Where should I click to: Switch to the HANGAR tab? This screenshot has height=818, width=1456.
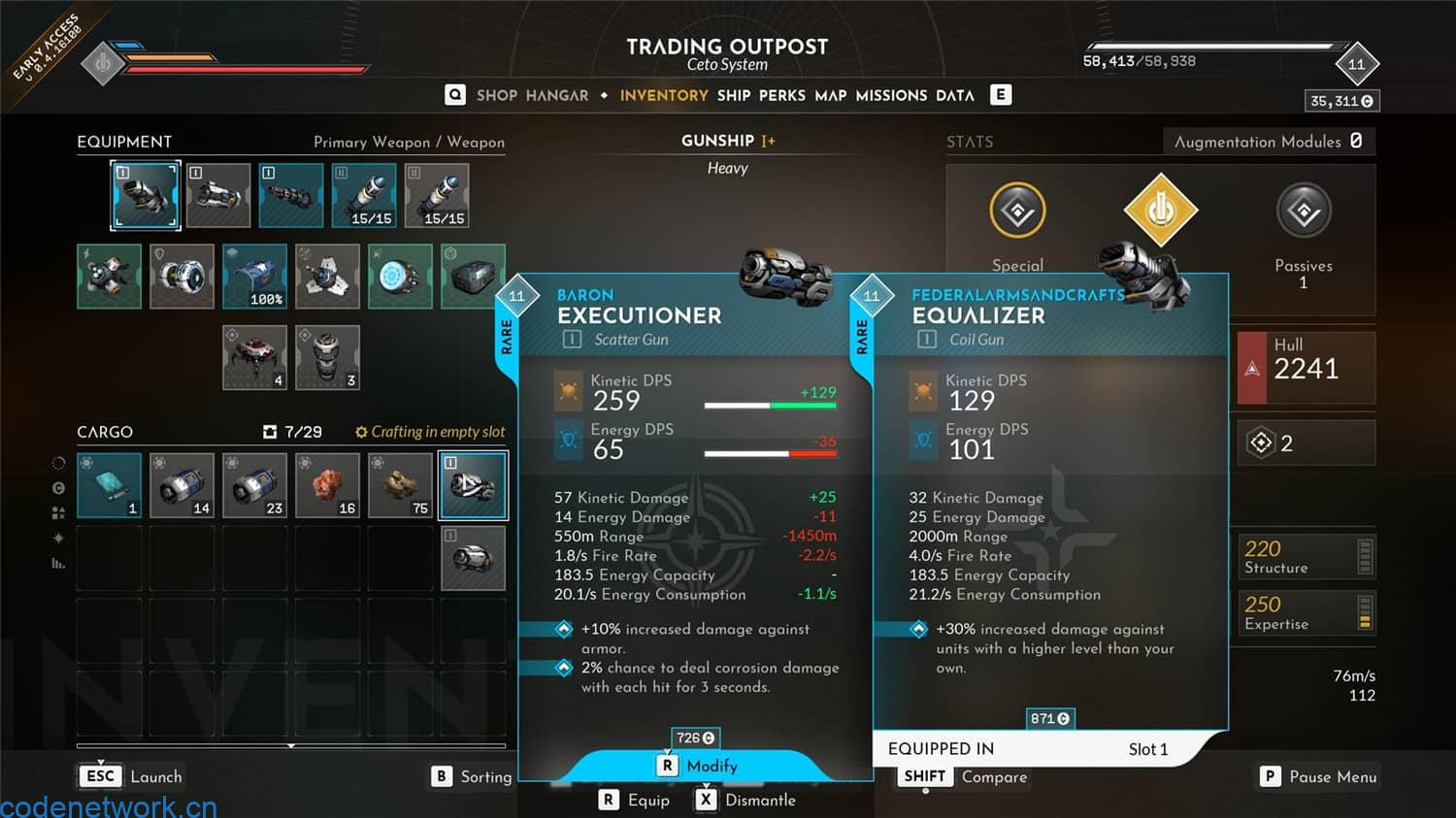click(557, 95)
